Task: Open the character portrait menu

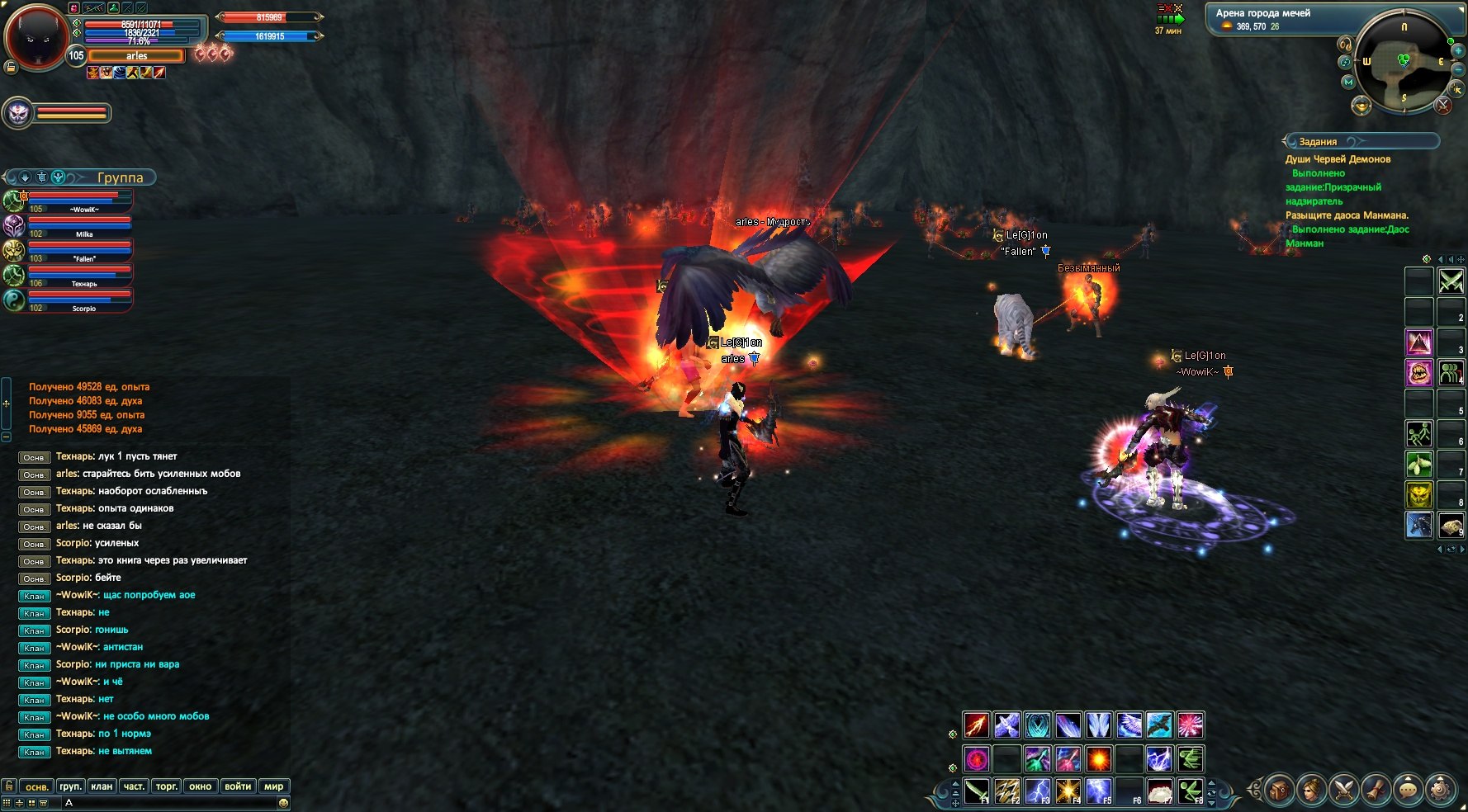Action: click(1311, 790)
